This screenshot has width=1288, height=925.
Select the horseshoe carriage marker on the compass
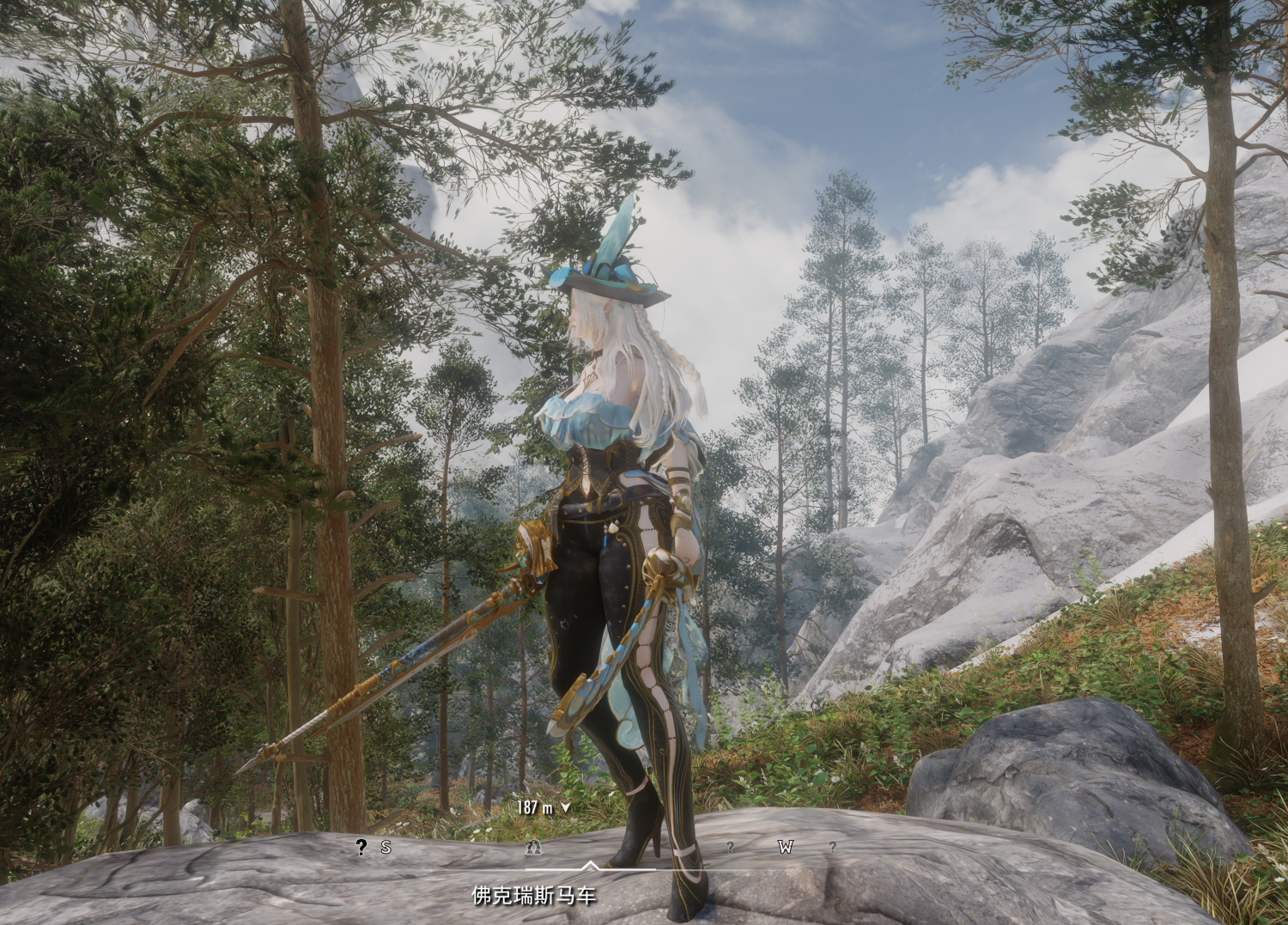pyautogui.click(x=533, y=848)
